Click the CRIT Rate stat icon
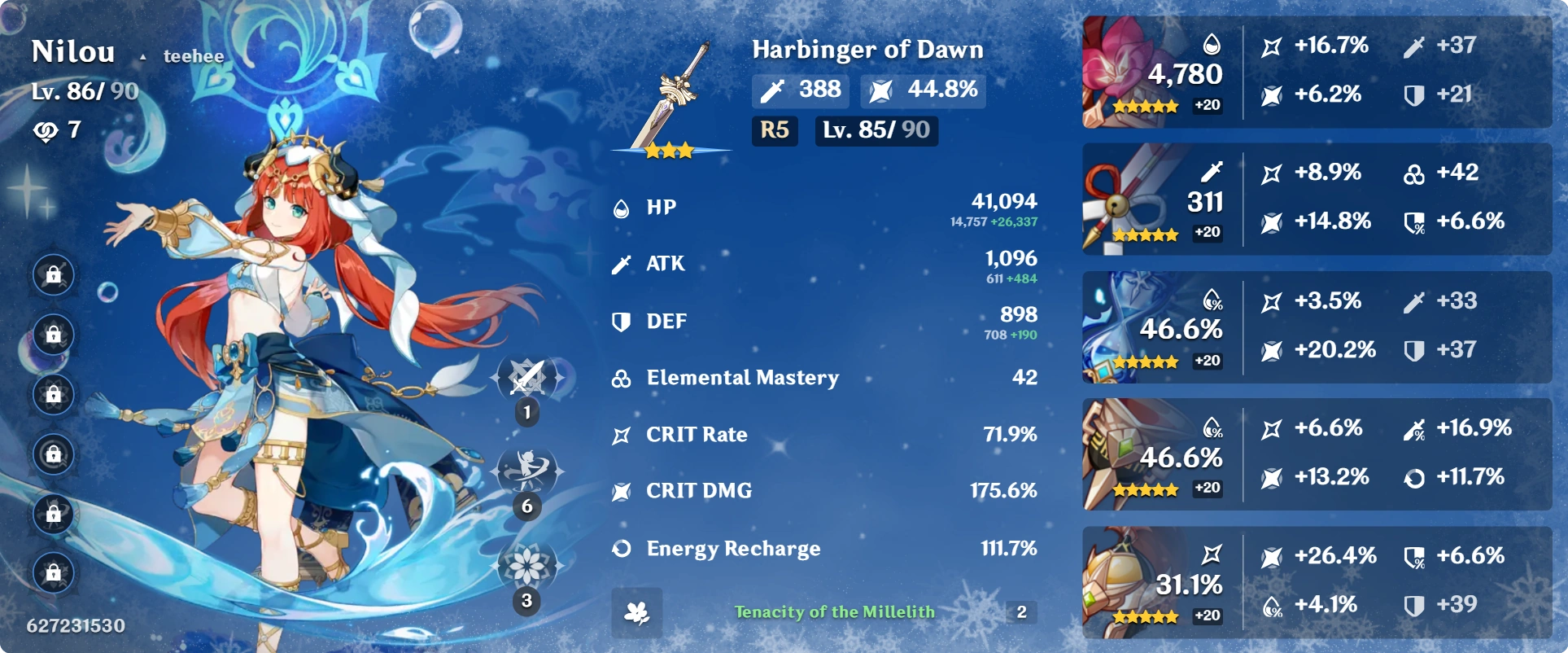Screen dimensions: 1568x653 [x=620, y=435]
